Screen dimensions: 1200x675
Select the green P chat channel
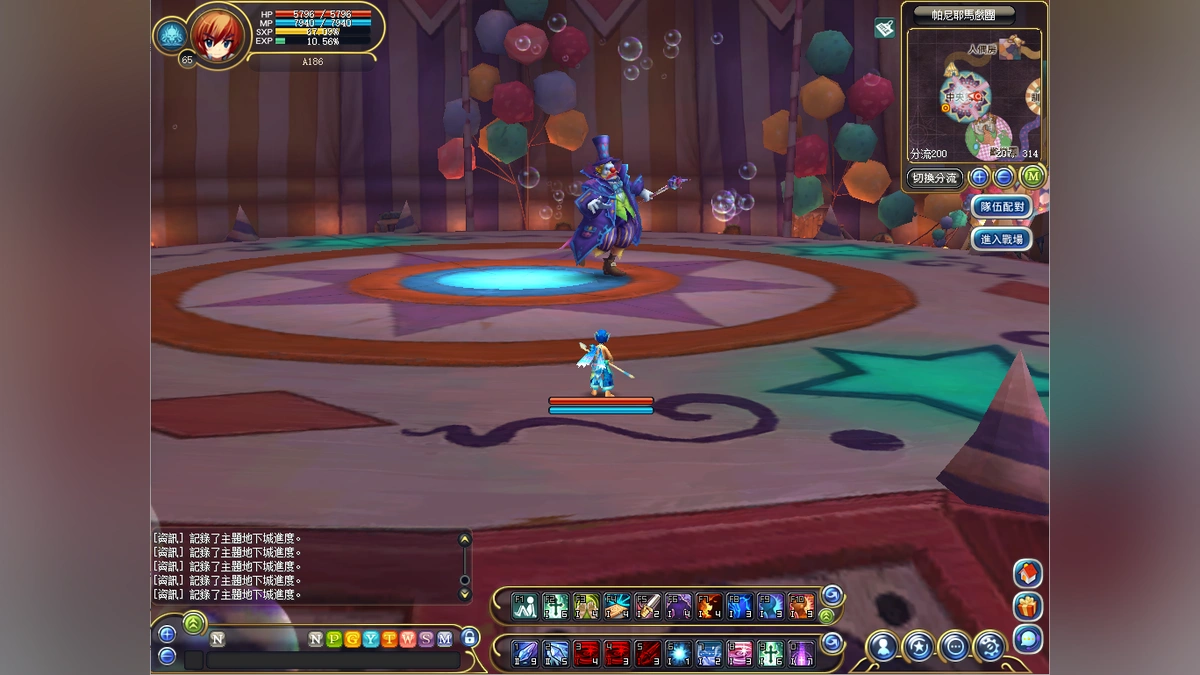tap(334, 639)
